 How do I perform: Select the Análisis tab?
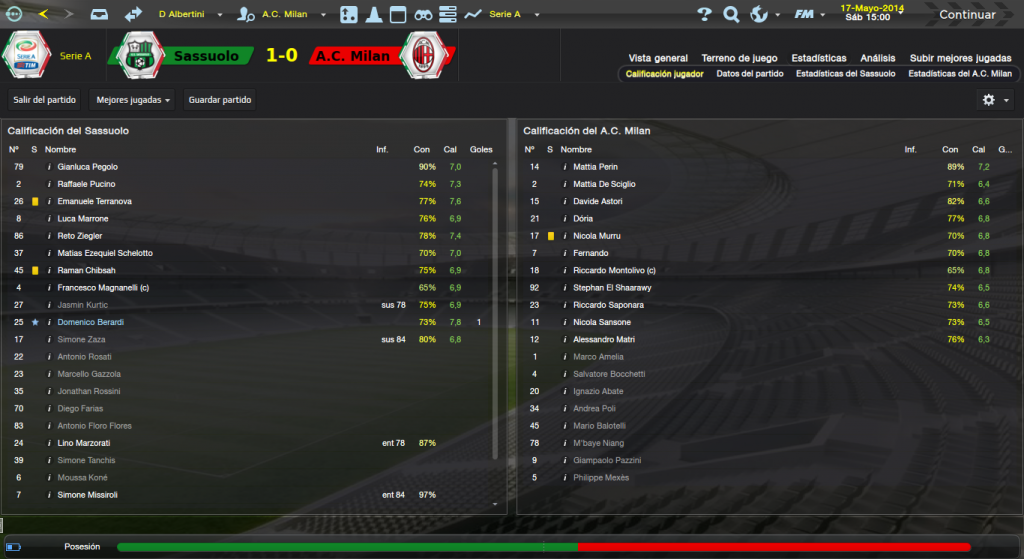point(877,58)
